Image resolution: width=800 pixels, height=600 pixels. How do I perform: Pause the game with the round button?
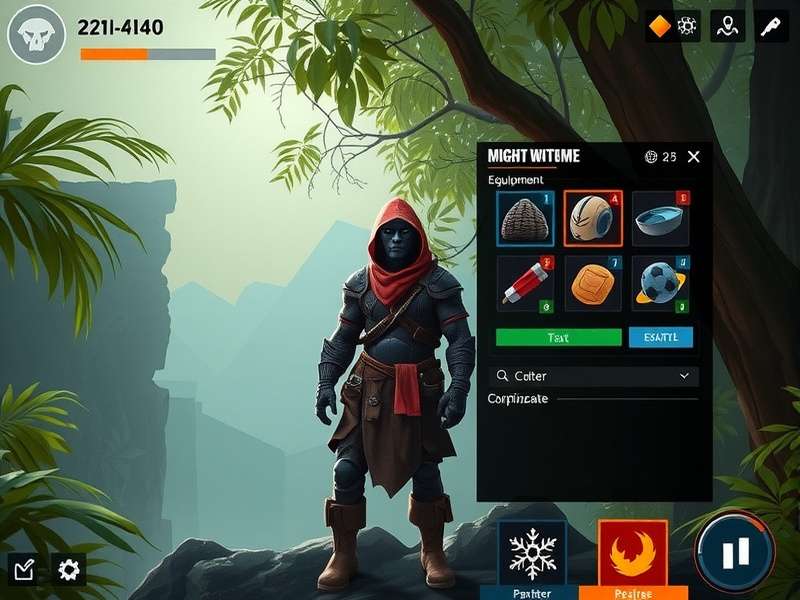pos(735,552)
